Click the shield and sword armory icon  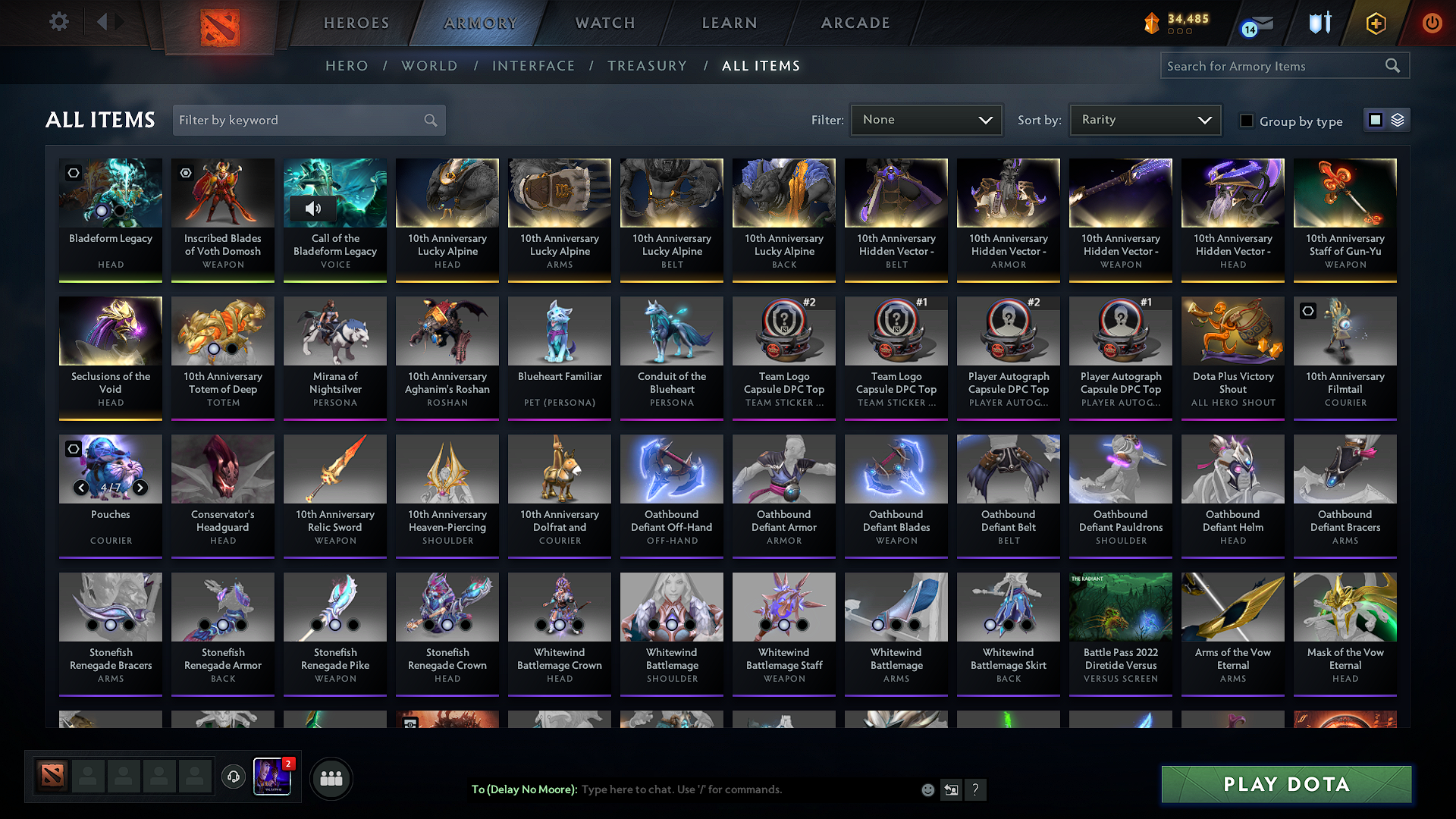point(1319,23)
